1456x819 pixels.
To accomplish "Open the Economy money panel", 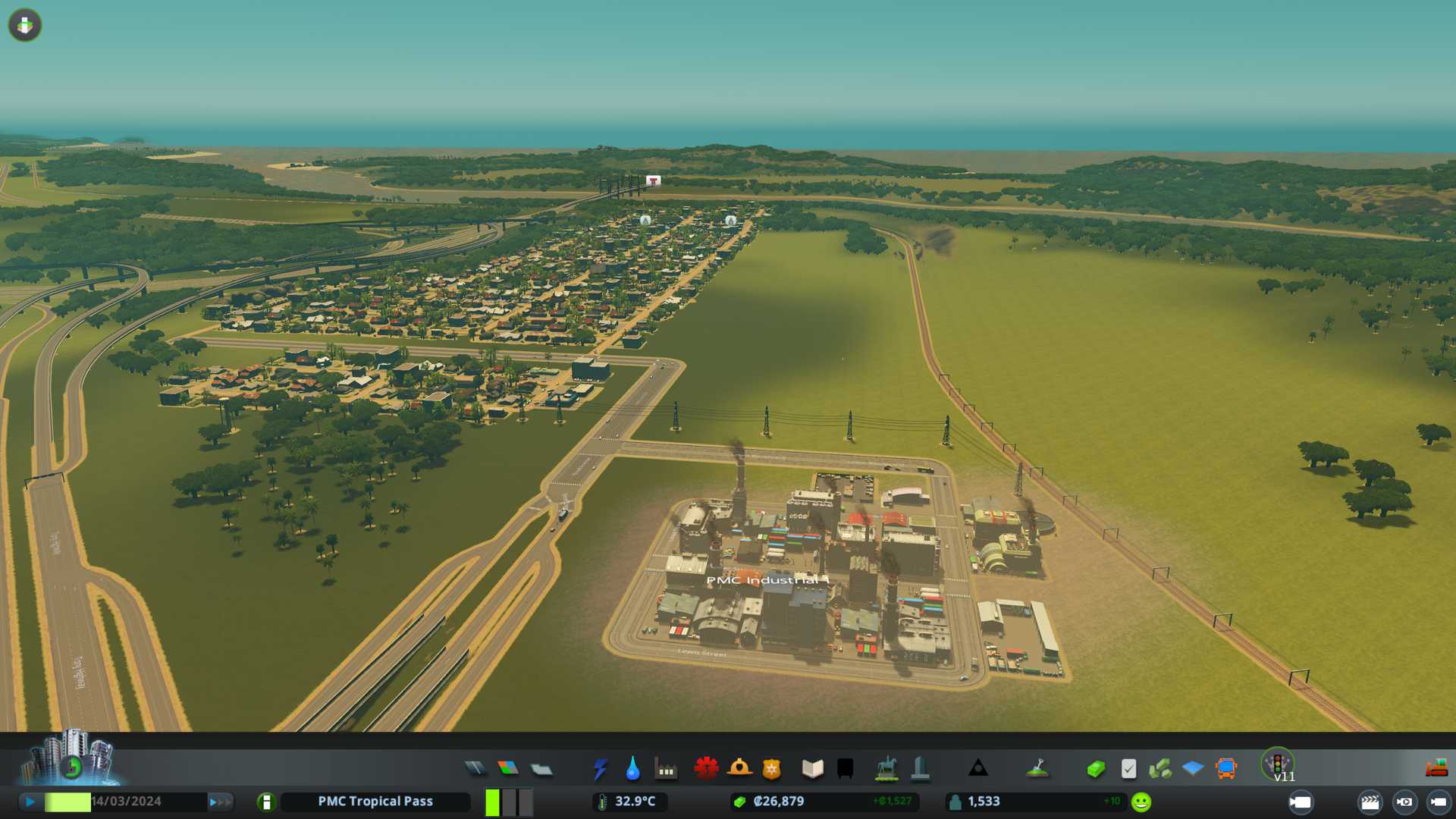I will tap(1096, 769).
